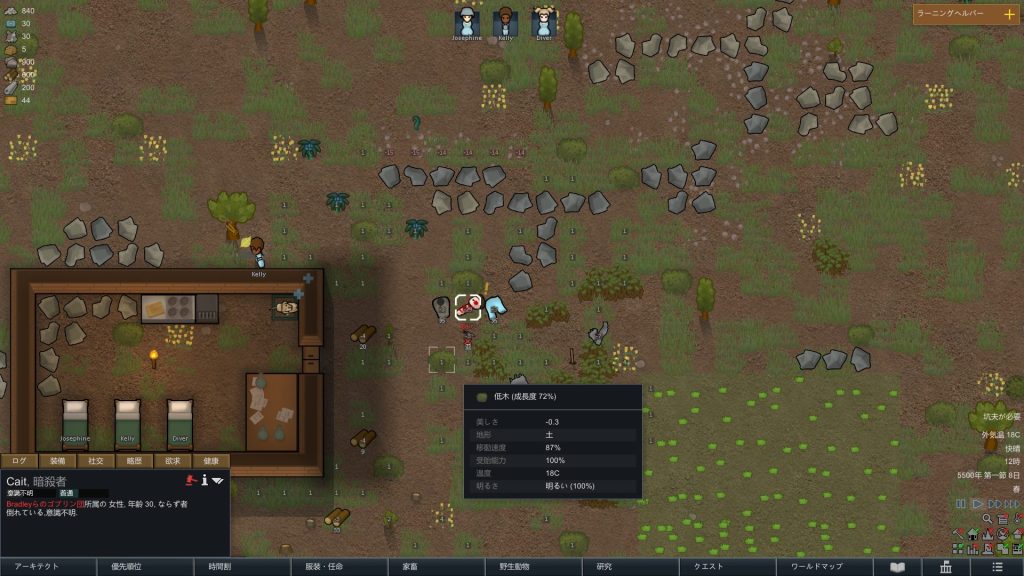Screen dimensions: 1024x576
Task: Open the アーキテクト (Architect) menu
Action: [48, 566]
